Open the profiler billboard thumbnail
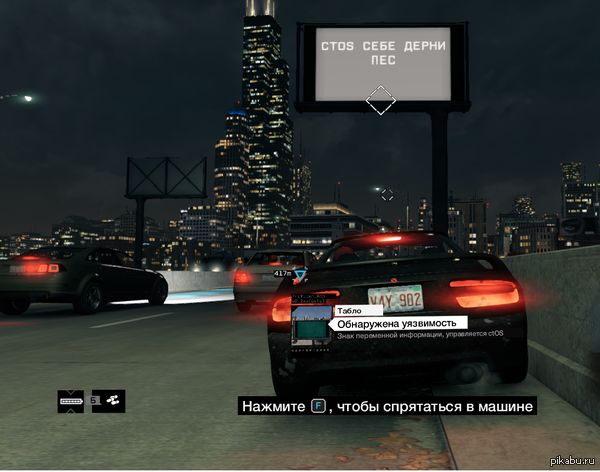Screen dimensions: 600x472 (x=311, y=327)
